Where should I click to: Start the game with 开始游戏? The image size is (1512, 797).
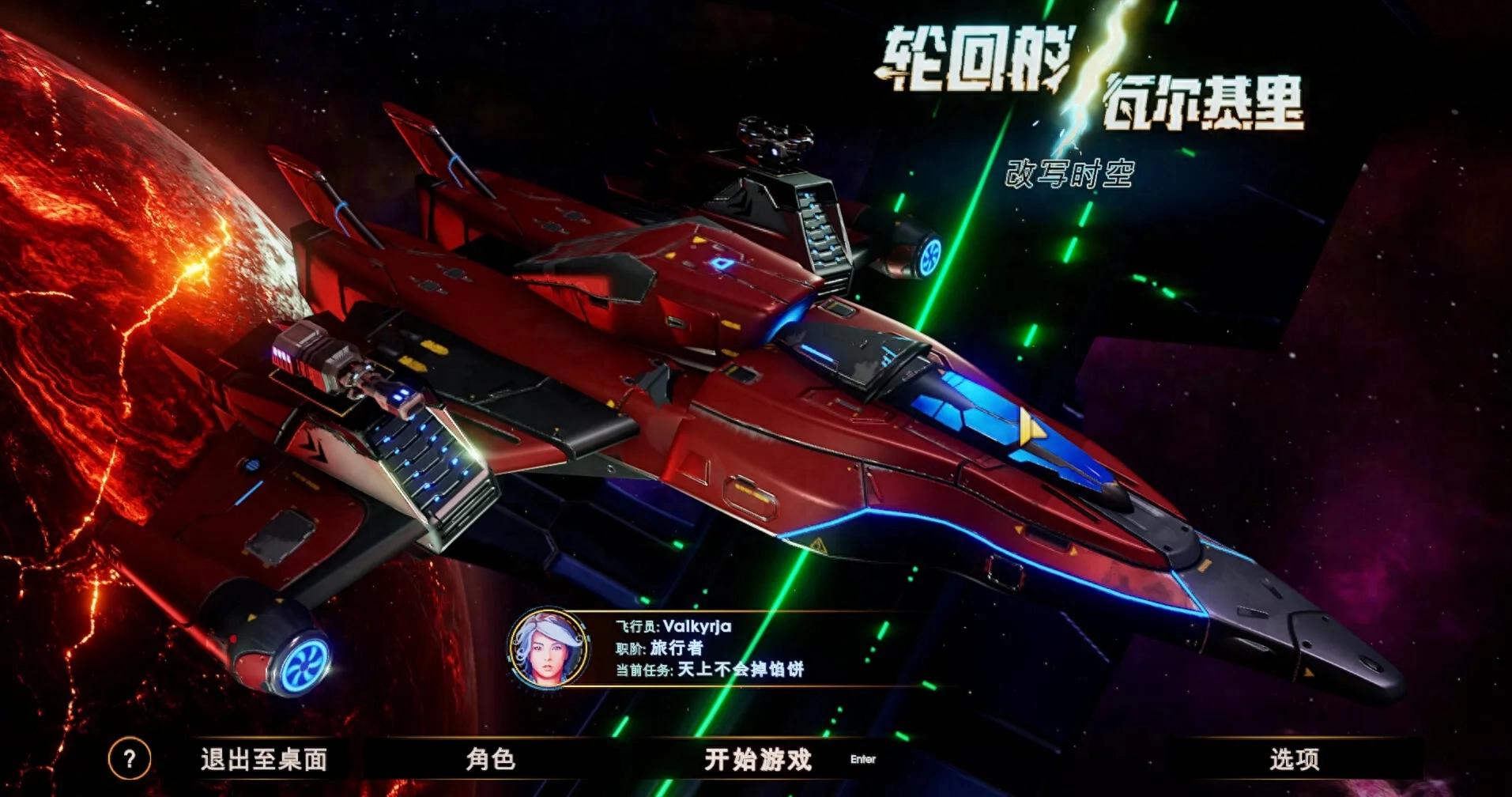[x=758, y=760]
